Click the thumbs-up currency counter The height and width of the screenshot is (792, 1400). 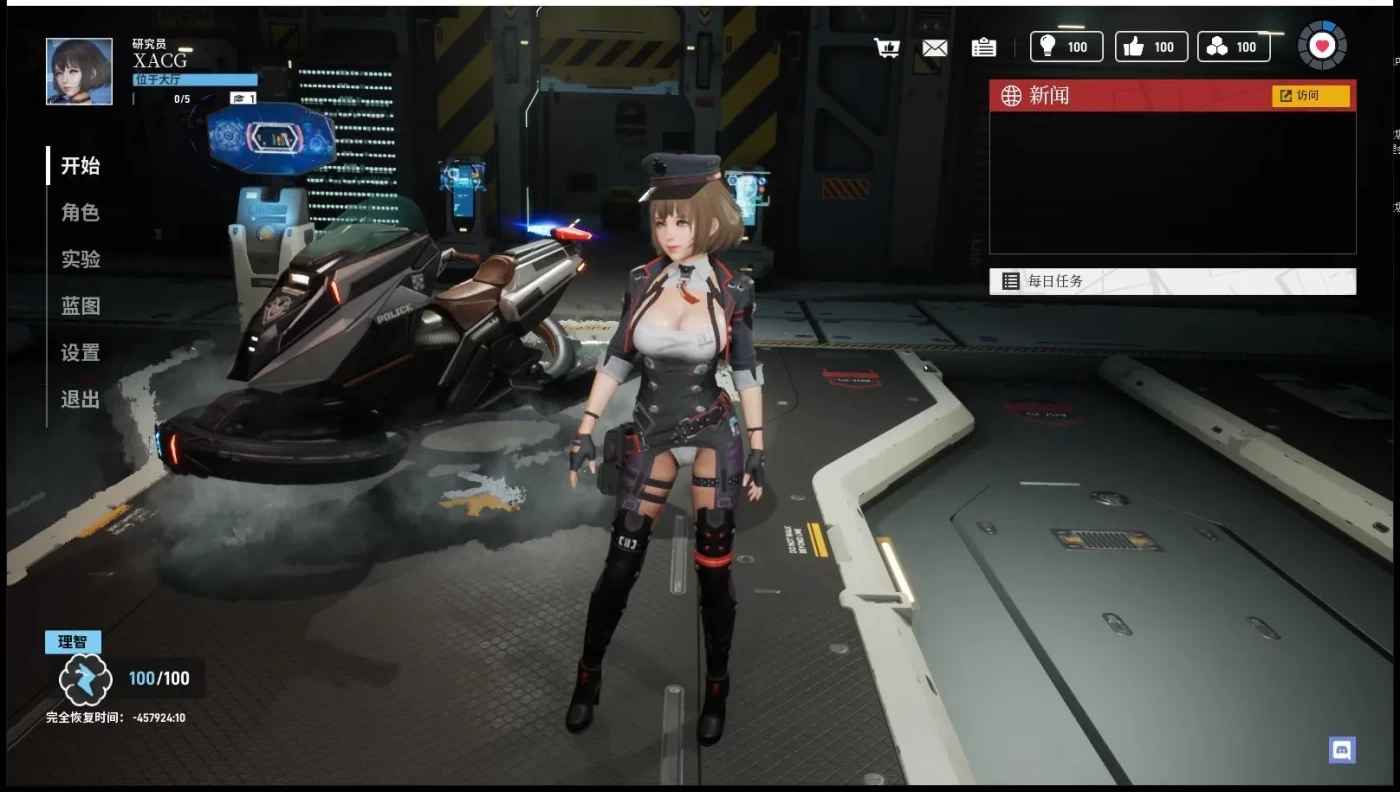[x=1151, y=47]
